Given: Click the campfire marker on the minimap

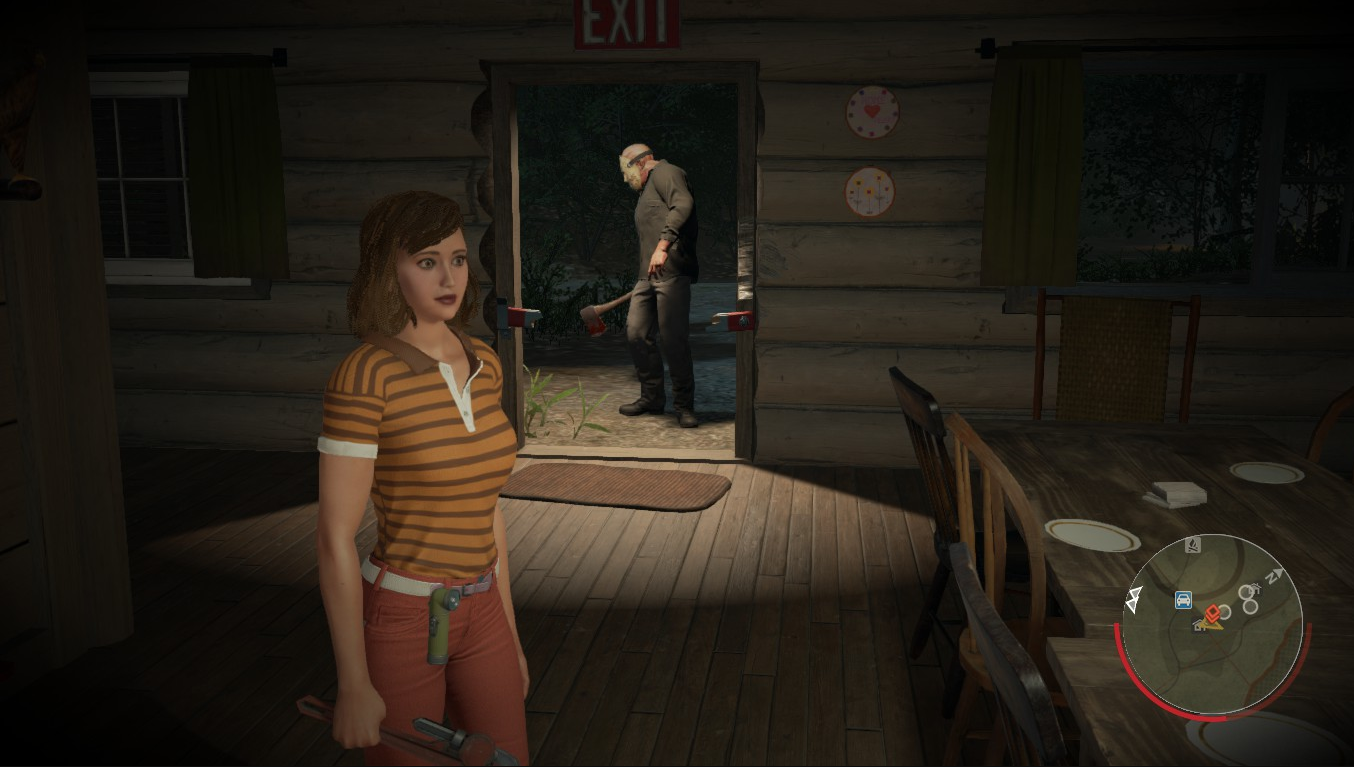Looking at the screenshot, I should click(1193, 545).
